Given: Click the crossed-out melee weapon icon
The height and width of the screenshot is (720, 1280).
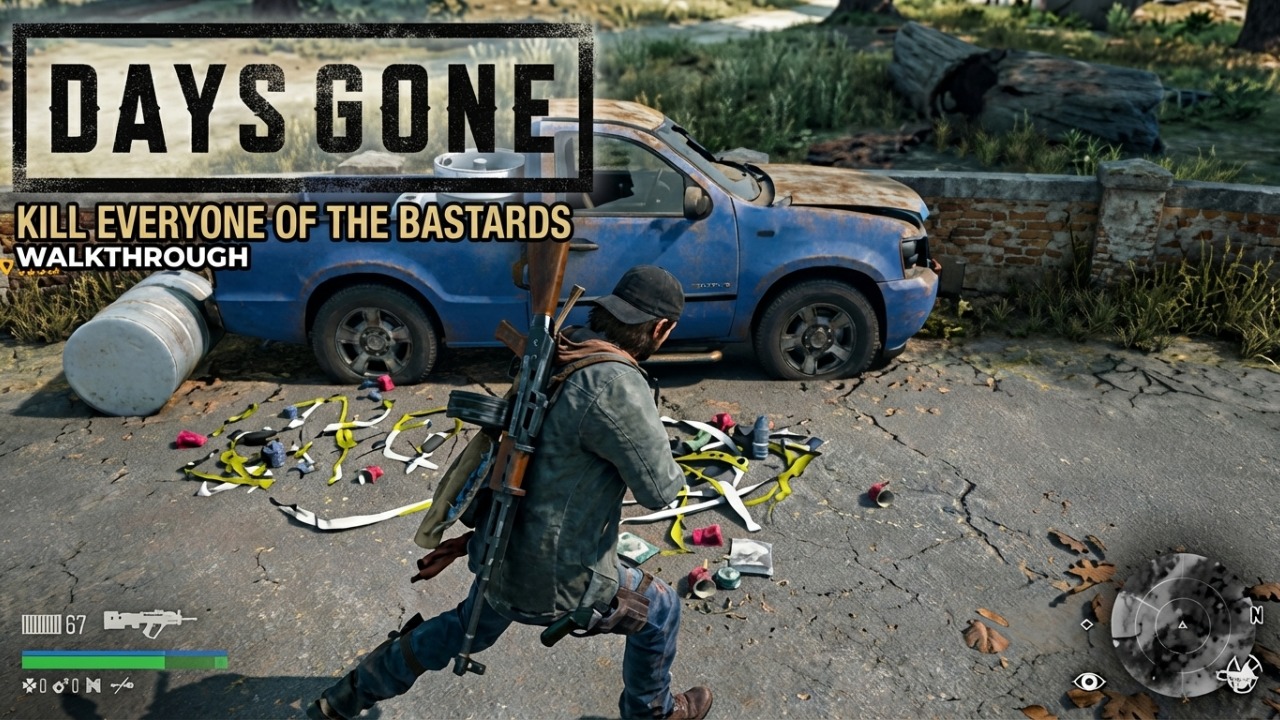Looking at the screenshot, I should 122,685.
